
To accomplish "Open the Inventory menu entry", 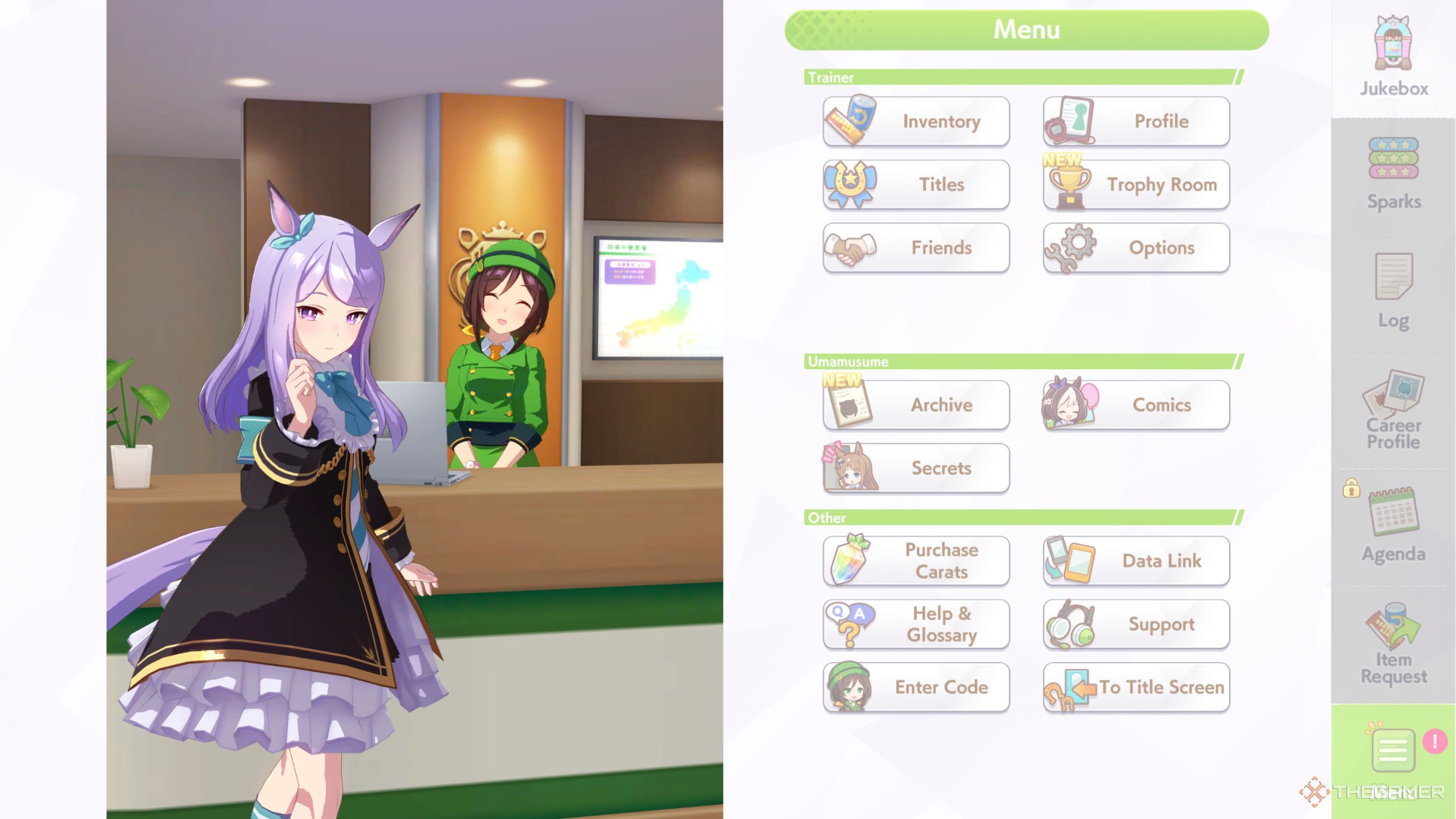I will pyautogui.click(x=916, y=121).
